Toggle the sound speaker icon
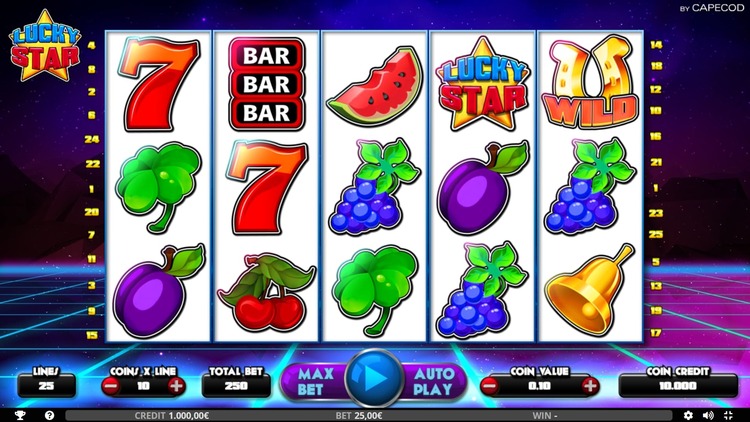This screenshot has height=422, width=750. 708,414
